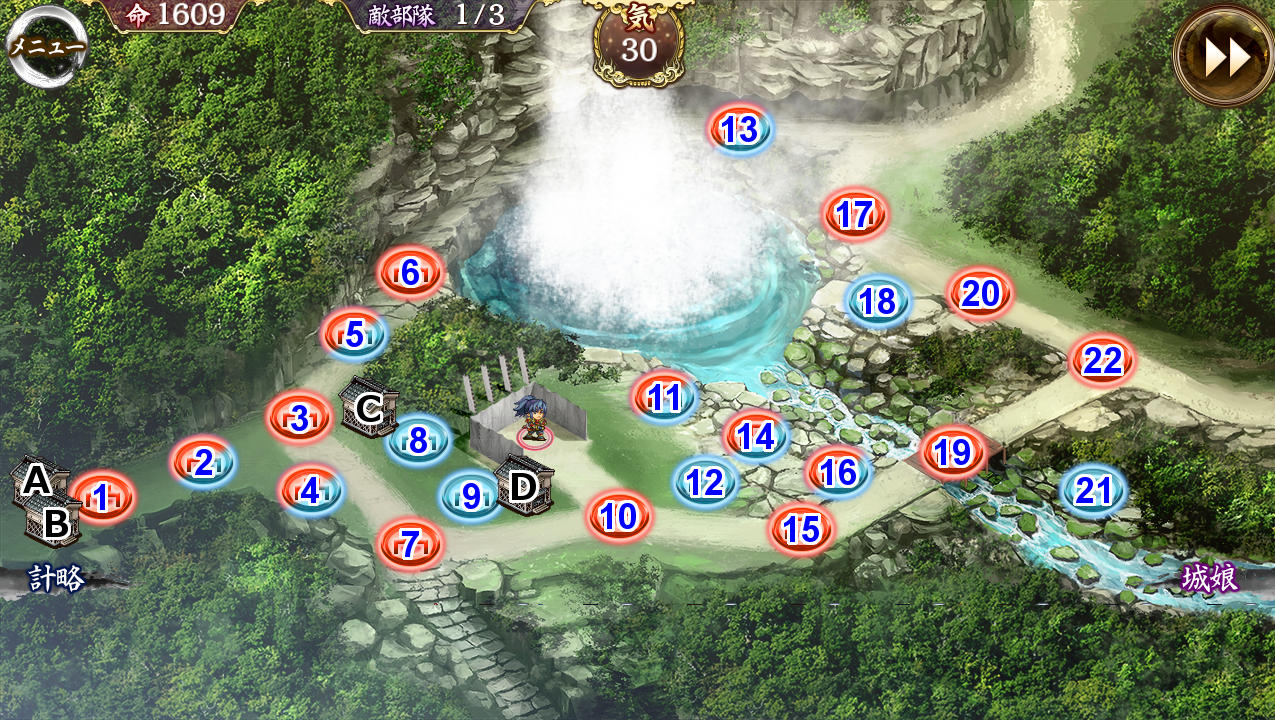Image resolution: width=1275 pixels, height=720 pixels.
Task: Open the 計略 stratagem panel
Action: 57,578
